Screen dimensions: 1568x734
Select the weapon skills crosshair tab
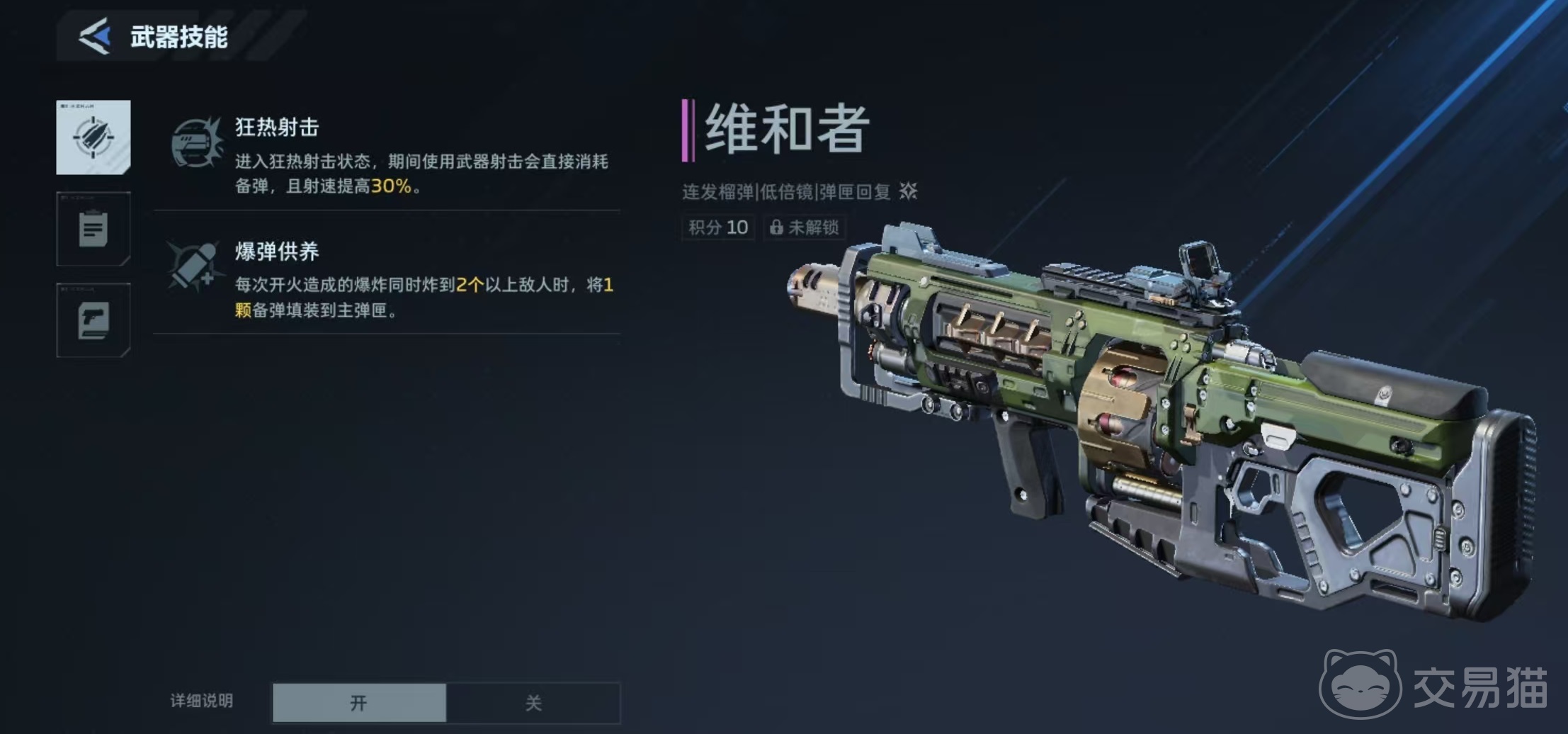point(93,137)
